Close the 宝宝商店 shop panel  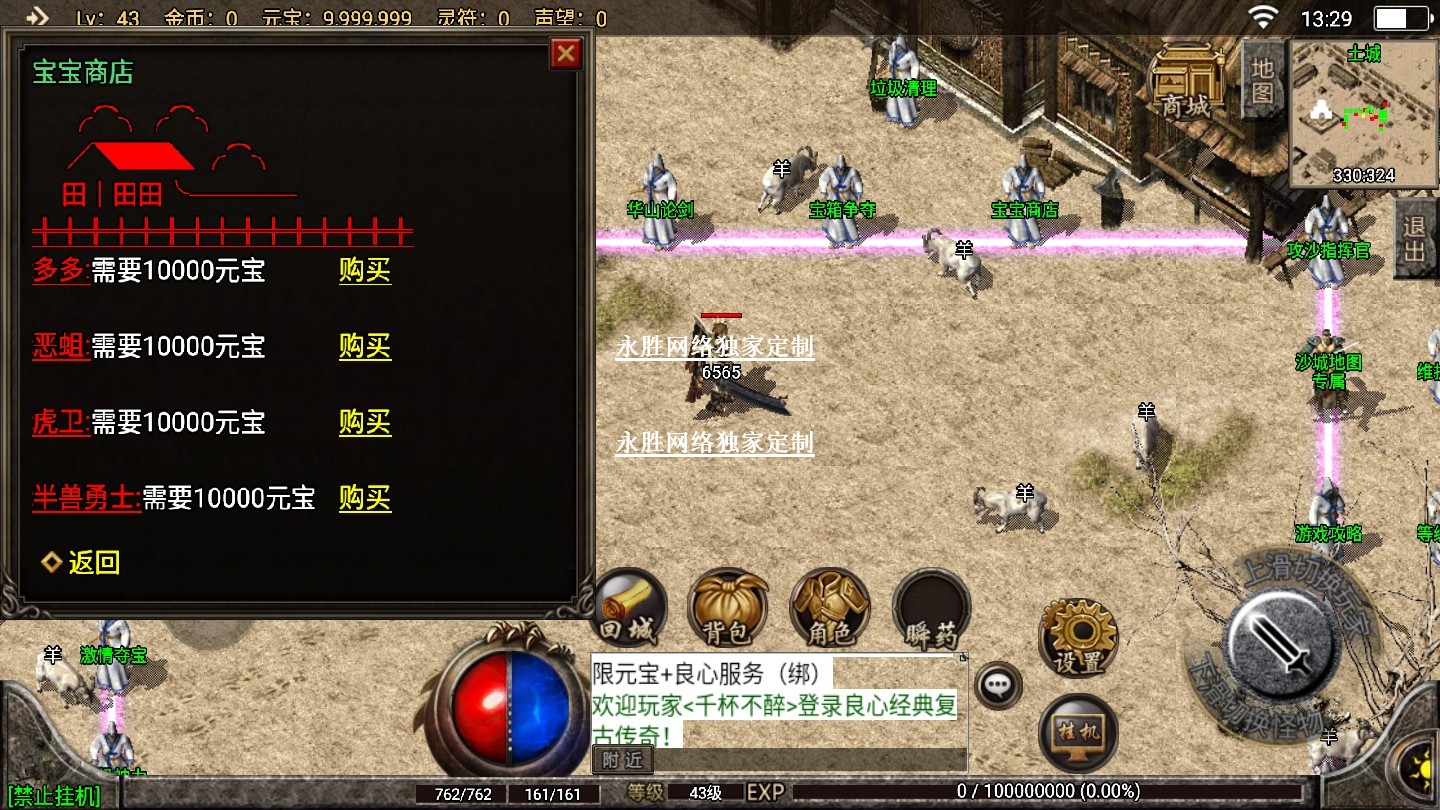pyautogui.click(x=566, y=54)
